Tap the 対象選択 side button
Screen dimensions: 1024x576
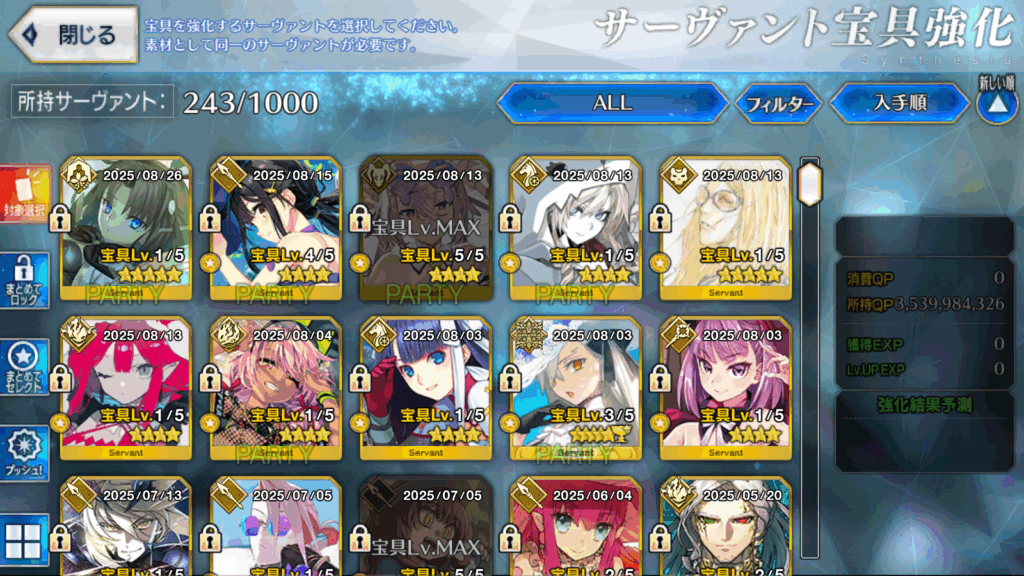[x=25, y=194]
